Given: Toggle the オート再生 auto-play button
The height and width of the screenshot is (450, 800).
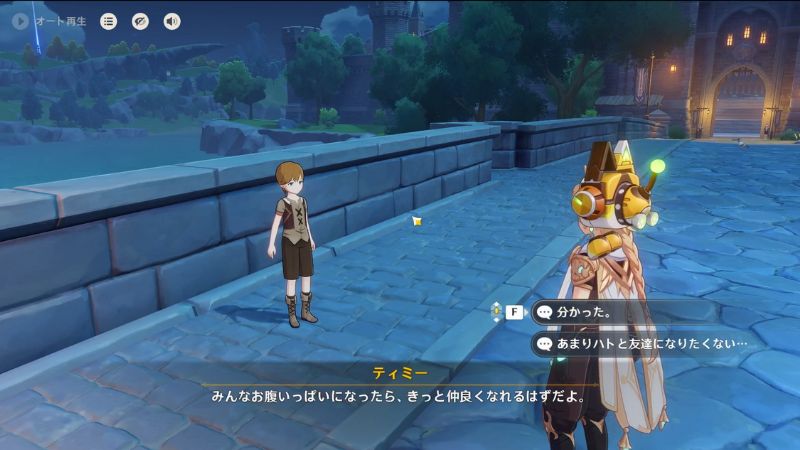Looking at the screenshot, I should click(20, 20).
